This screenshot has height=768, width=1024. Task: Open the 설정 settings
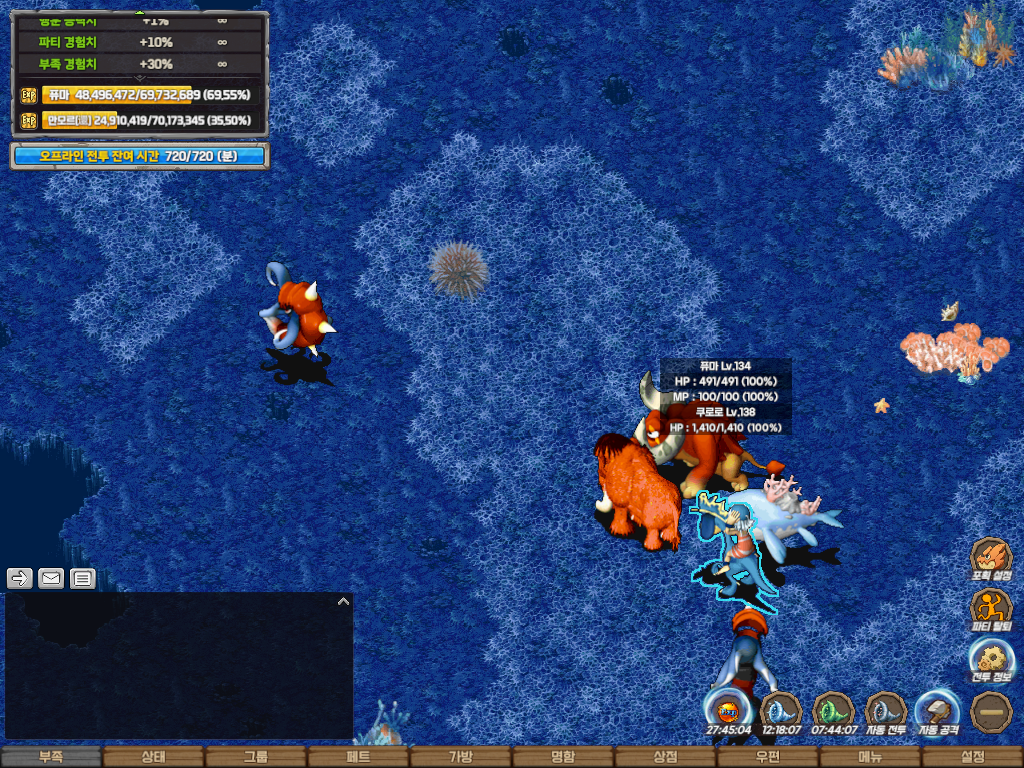972,757
